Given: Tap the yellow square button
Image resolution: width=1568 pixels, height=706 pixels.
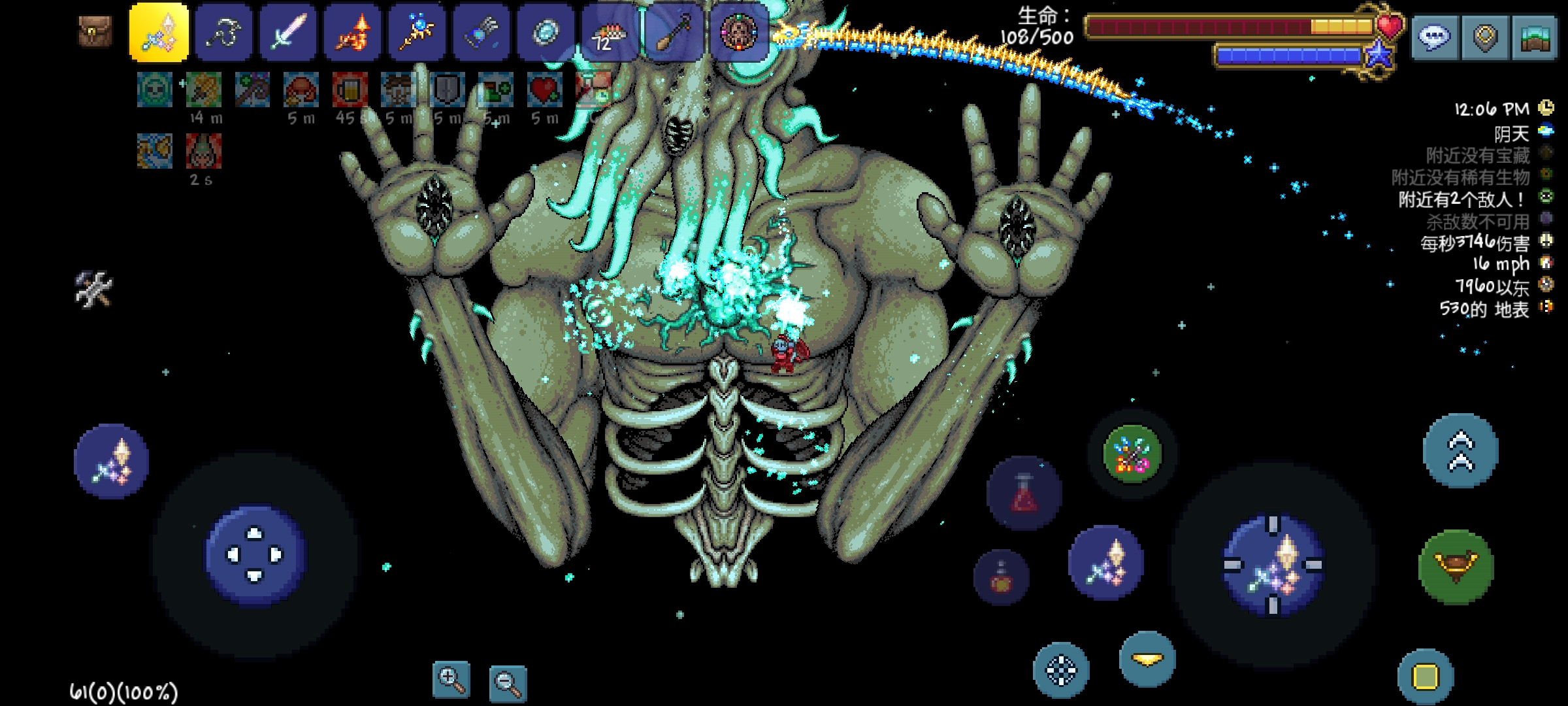Looking at the screenshot, I should coord(1426,677).
